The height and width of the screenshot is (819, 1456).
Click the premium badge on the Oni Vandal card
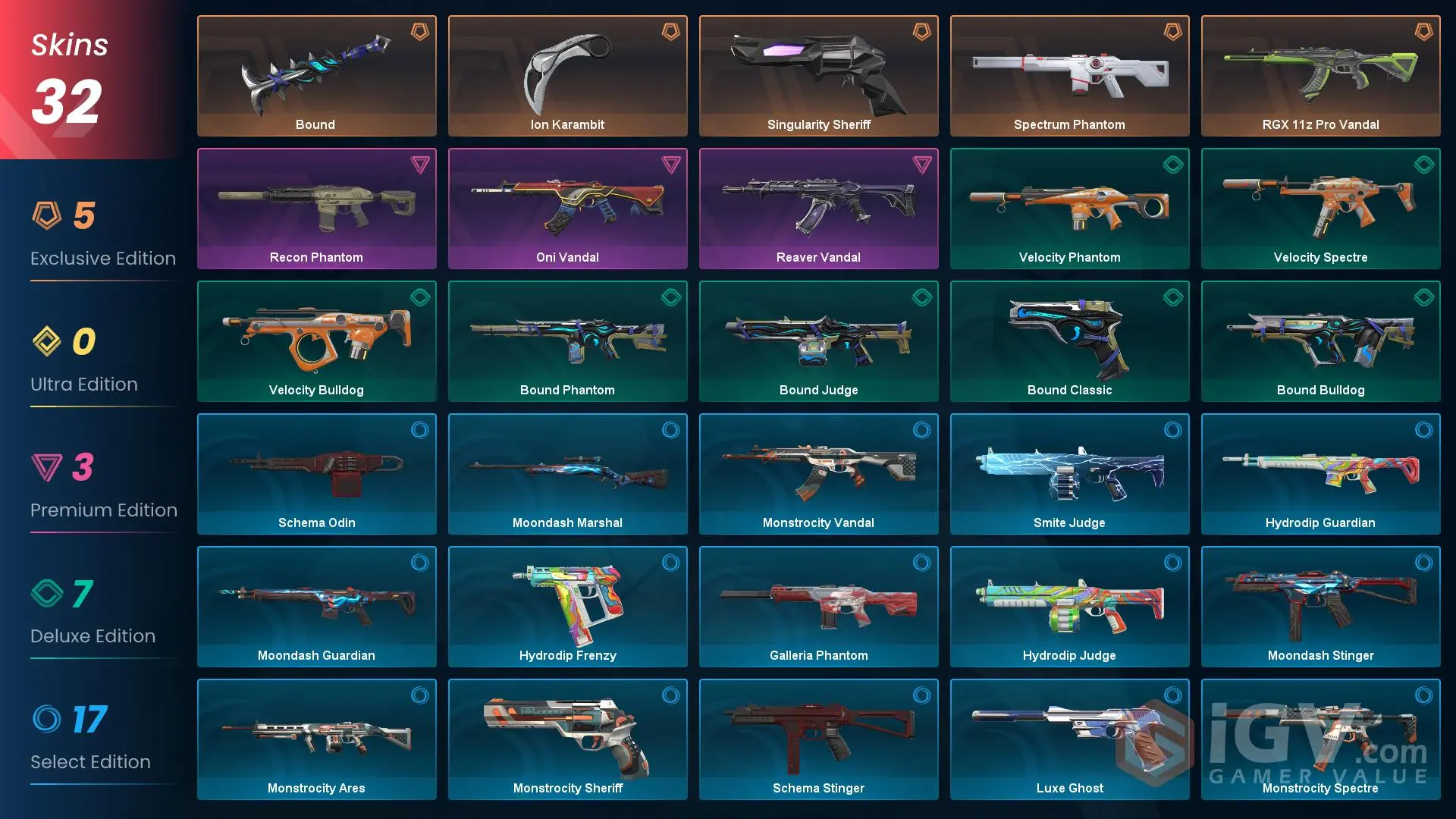click(x=671, y=164)
